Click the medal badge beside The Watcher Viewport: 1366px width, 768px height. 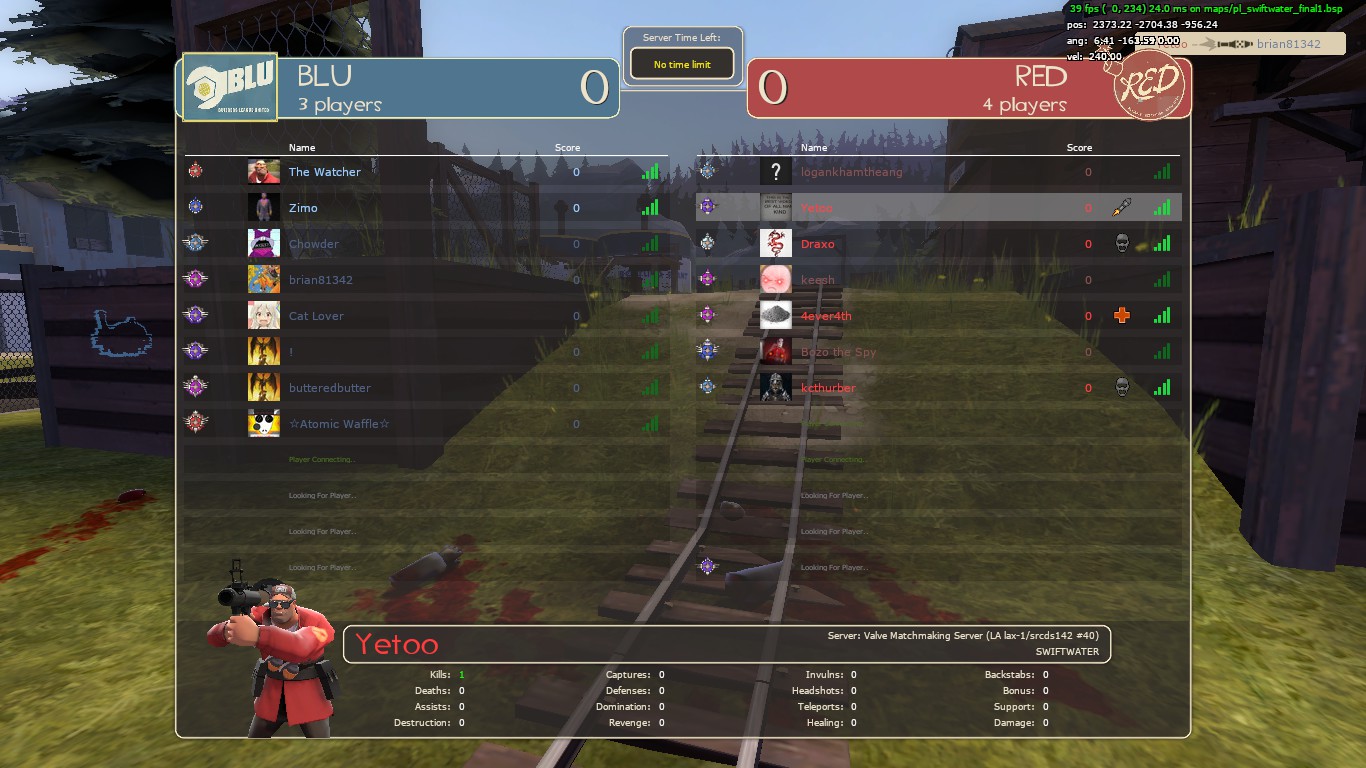click(197, 171)
